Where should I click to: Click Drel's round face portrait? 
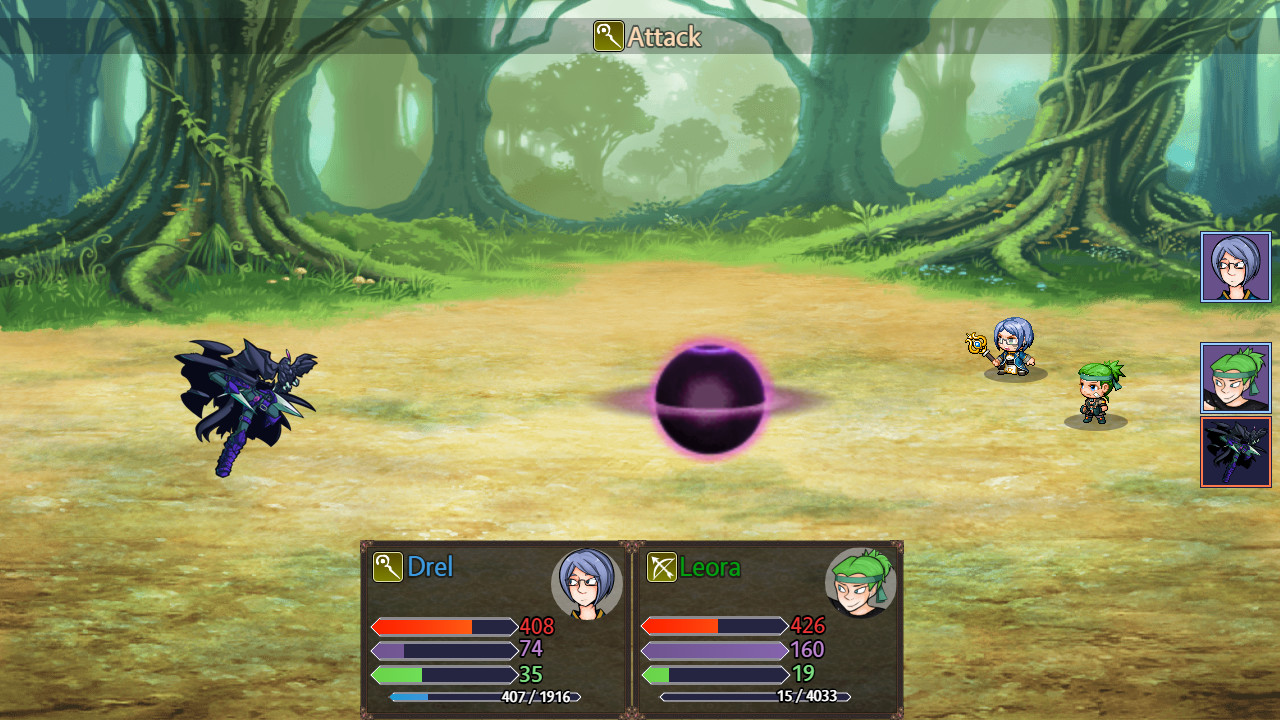point(587,583)
